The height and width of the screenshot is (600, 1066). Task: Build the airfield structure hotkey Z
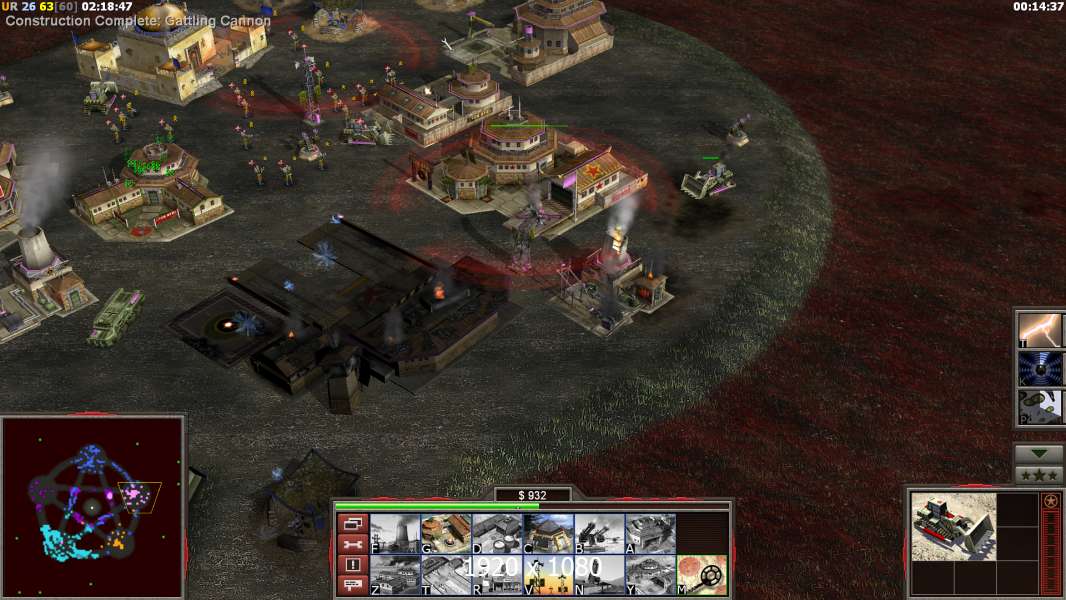395,575
